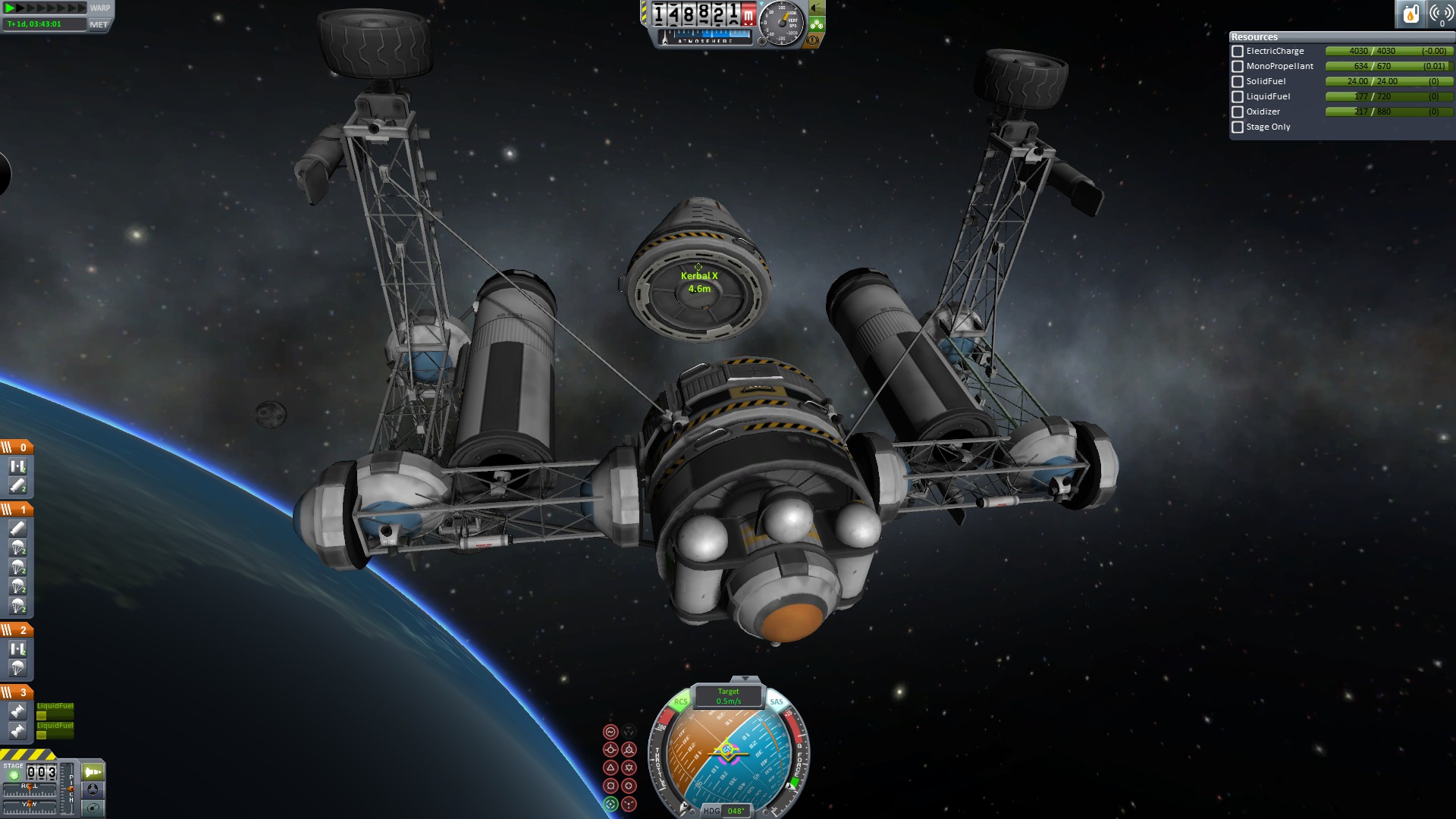Tick the LiquidFuel resource checkbox
Screen dimensions: 1456x819
(1238, 97)
